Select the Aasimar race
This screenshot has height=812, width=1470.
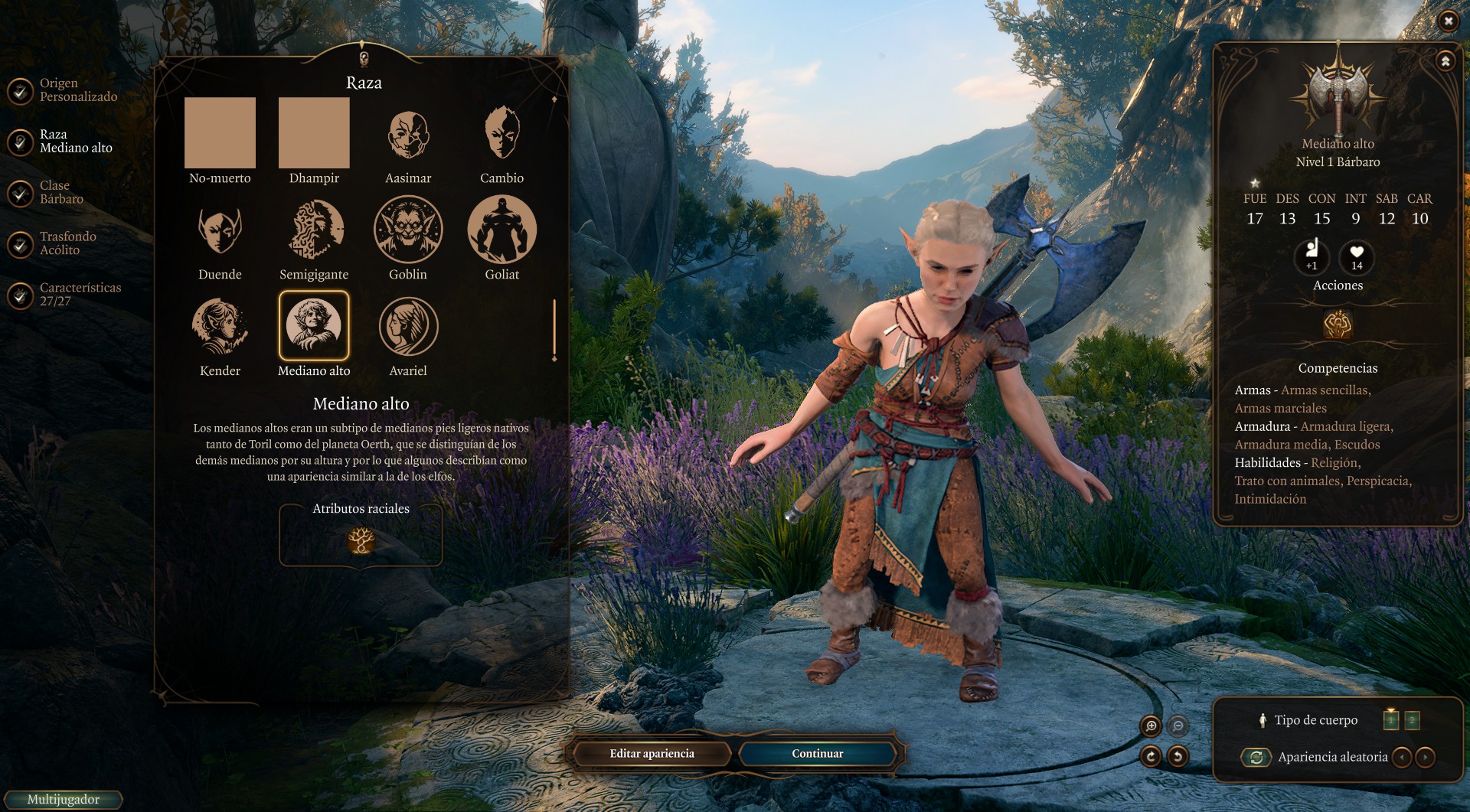[408, 135]
